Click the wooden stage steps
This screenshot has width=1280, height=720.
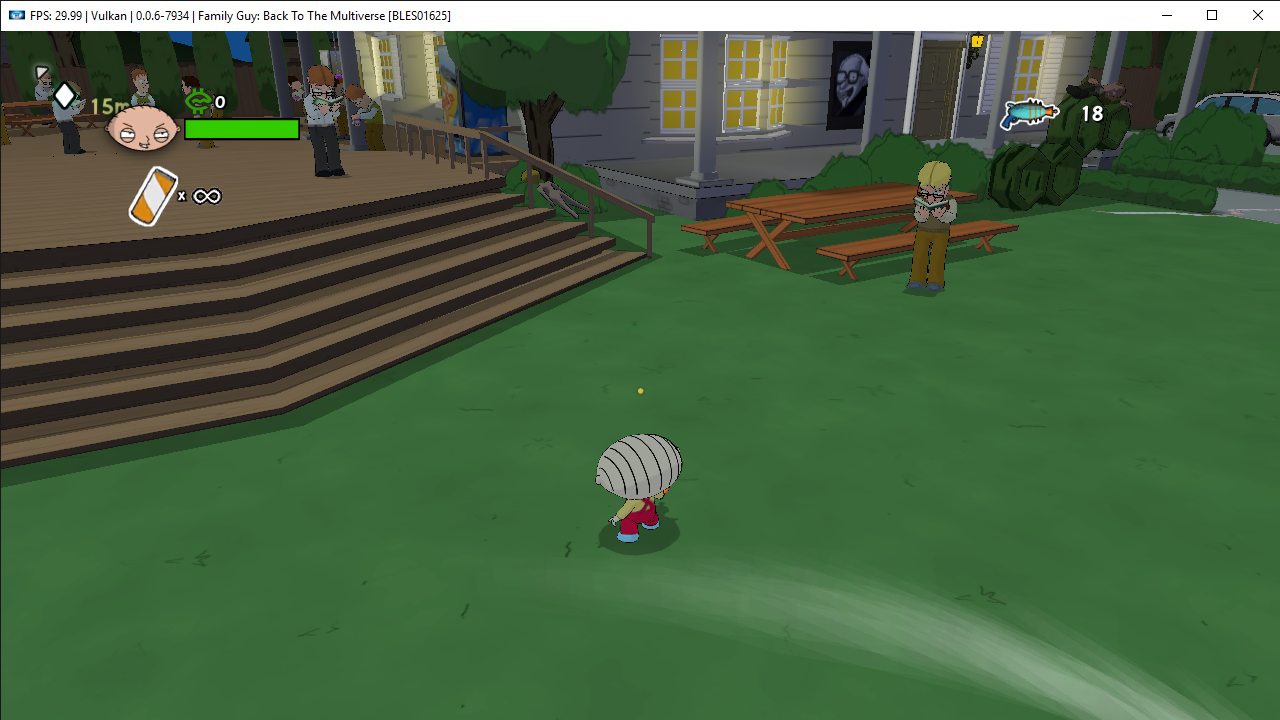[x=300, y=280]
